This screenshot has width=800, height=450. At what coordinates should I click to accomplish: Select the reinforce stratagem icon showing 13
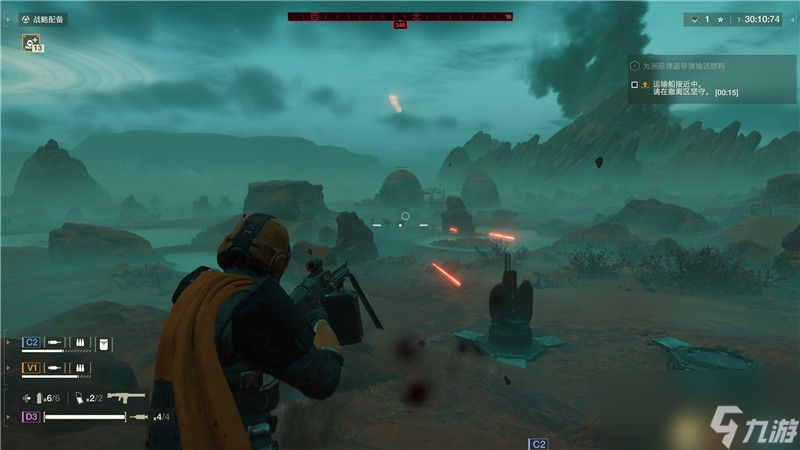click(x=31, y=43)
